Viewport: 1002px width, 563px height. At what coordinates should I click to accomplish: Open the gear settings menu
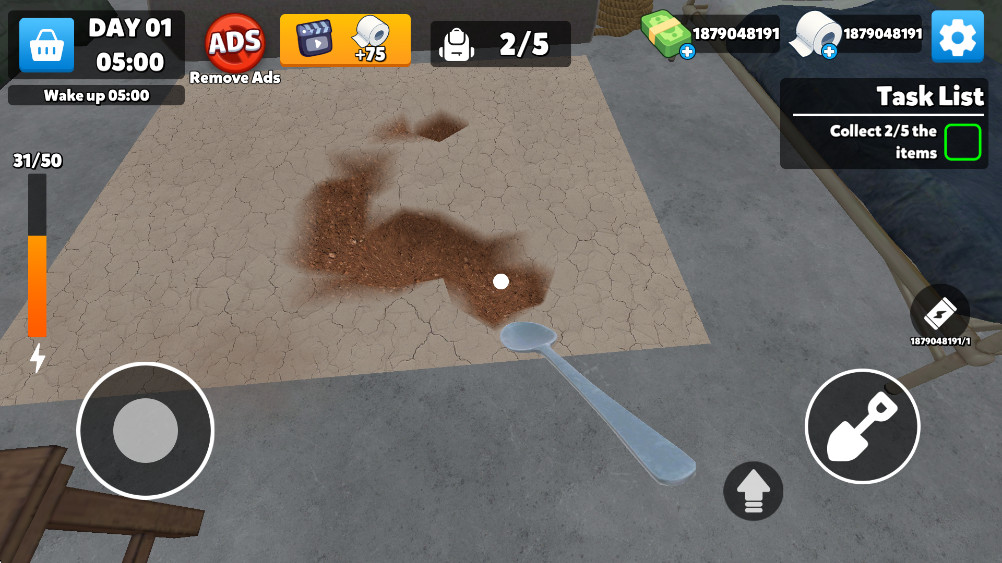point(957,37)
